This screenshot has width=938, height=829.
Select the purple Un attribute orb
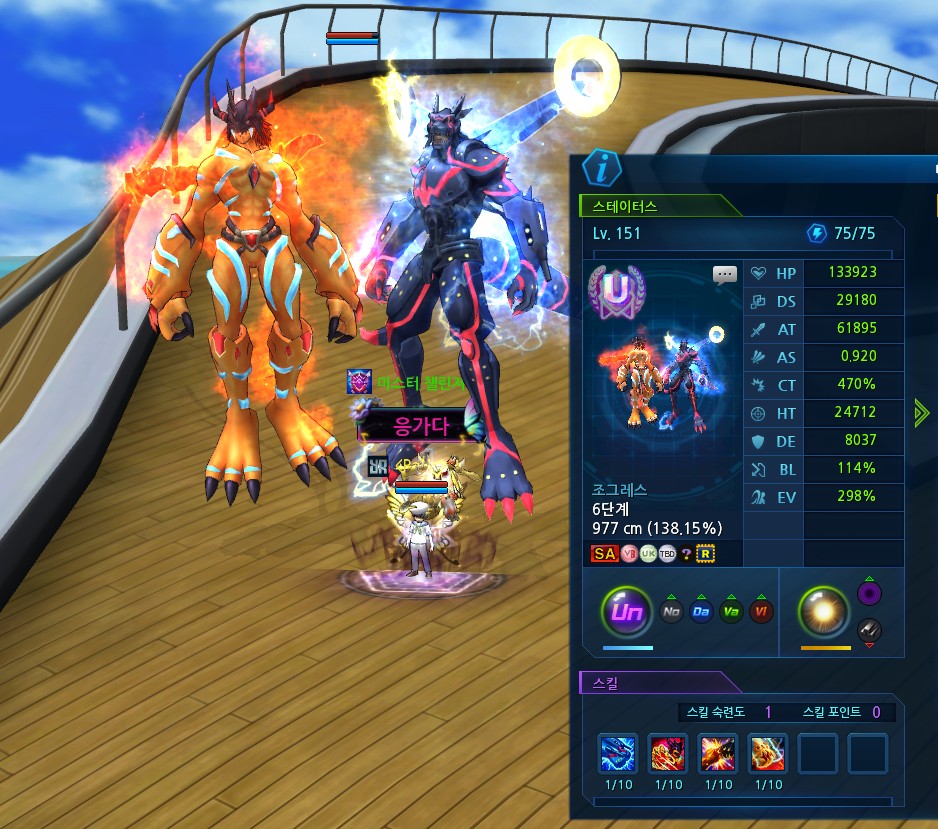(626, 610)
